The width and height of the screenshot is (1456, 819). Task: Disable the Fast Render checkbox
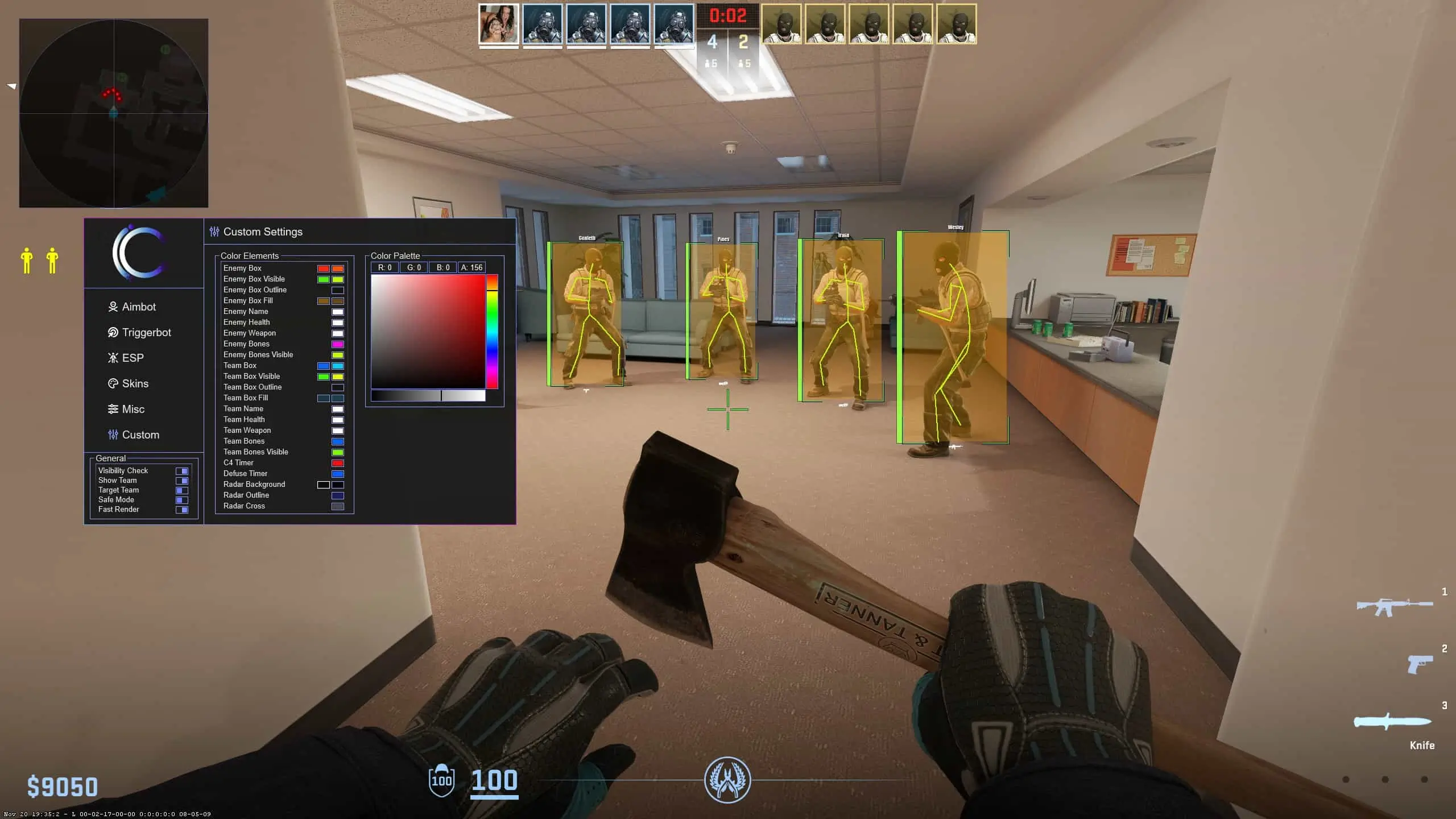point(183,510)
